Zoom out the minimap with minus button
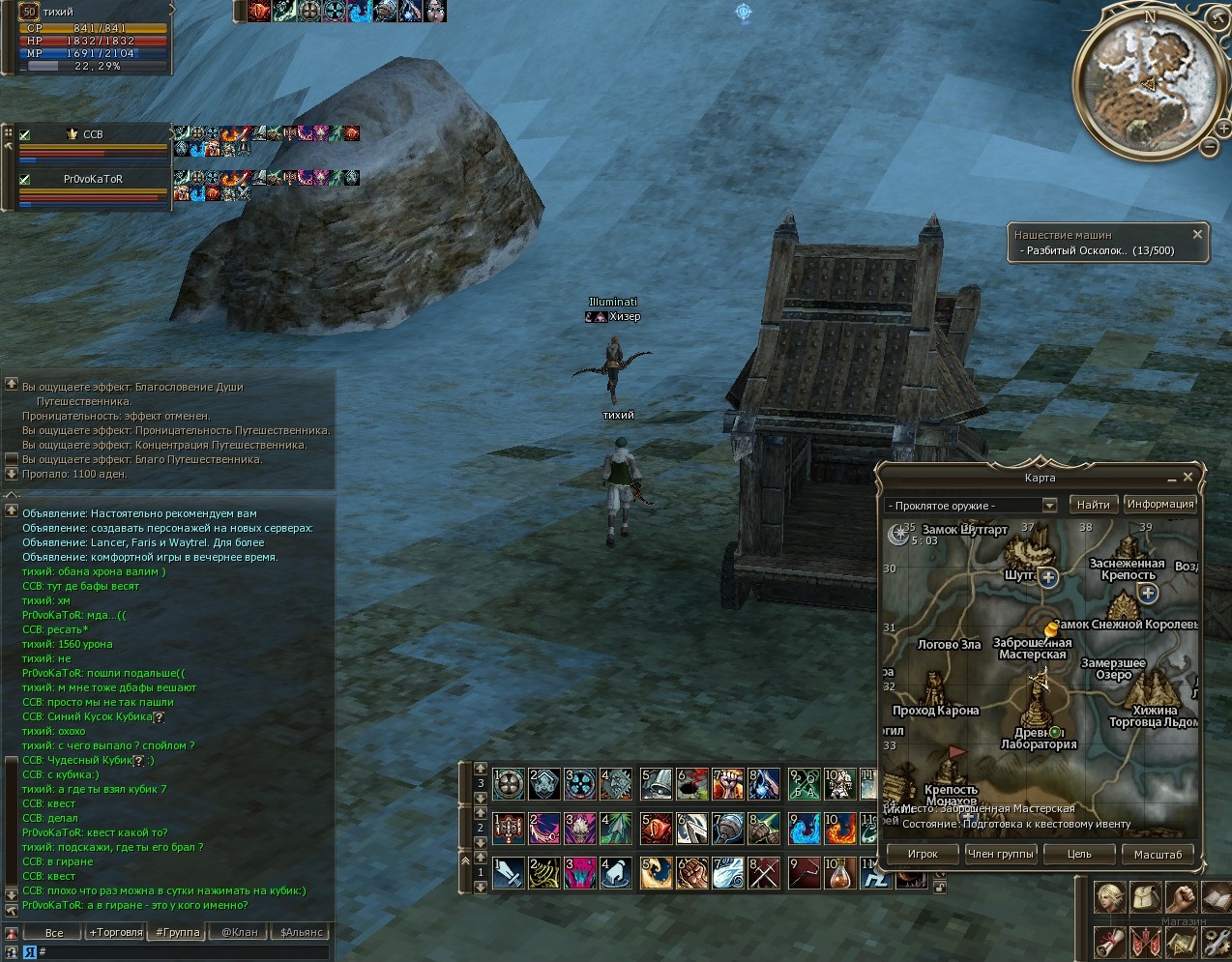This screenshot has width=1232, height=962. [x=1209, y=147]
